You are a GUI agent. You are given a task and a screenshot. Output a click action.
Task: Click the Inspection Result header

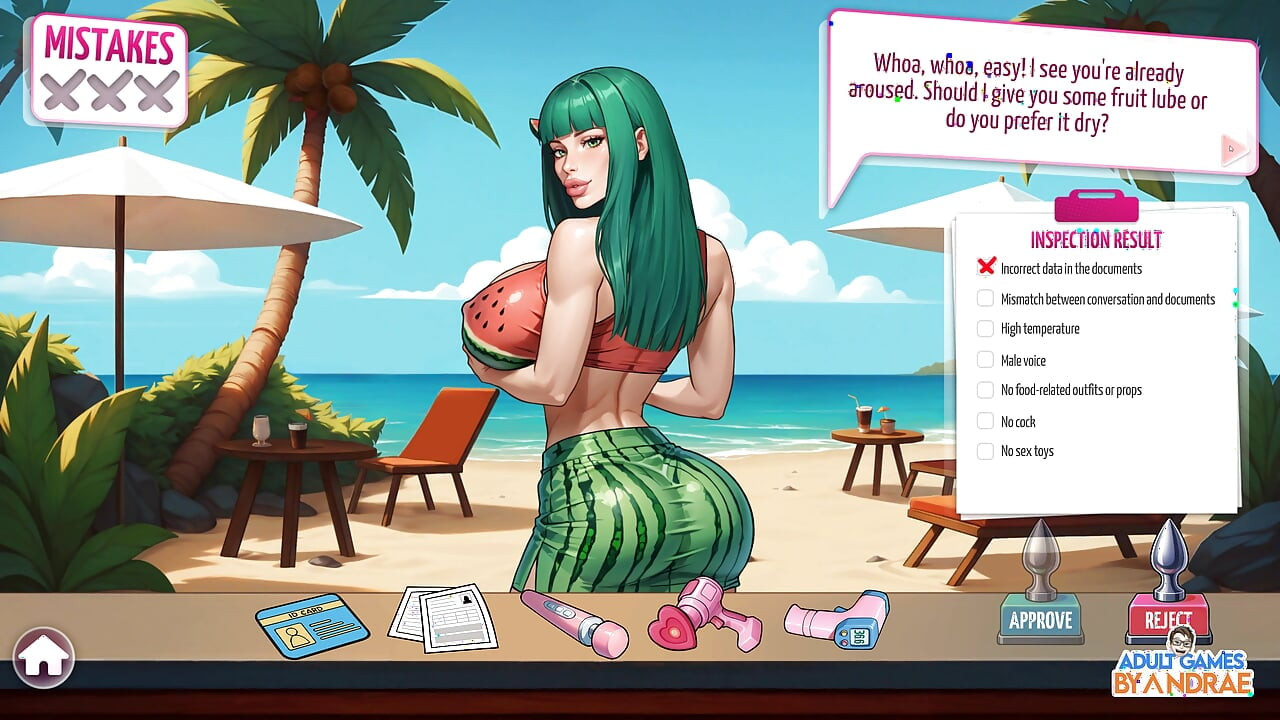1096,240
